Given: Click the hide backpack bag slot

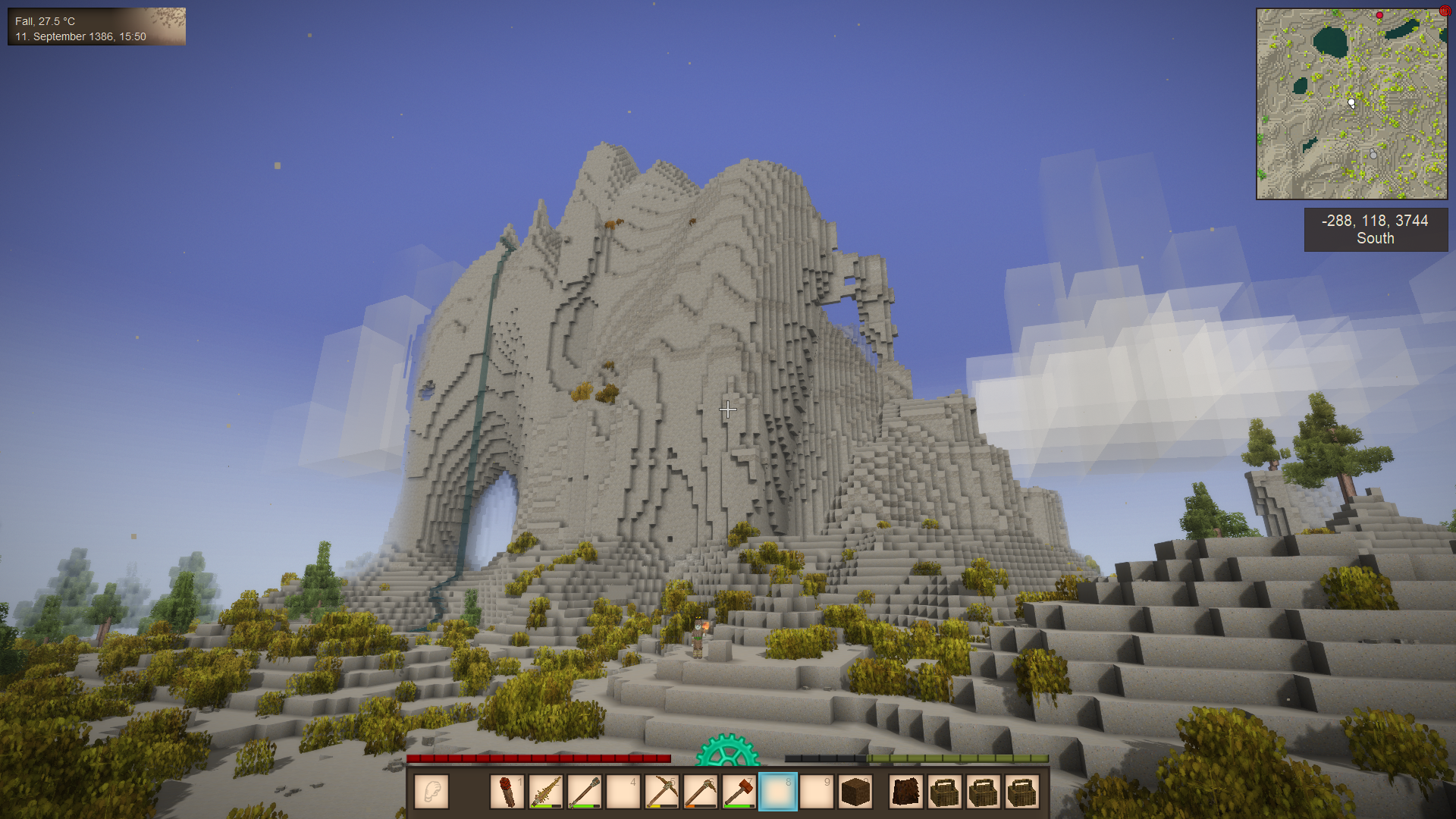Looking at the screenshot, I should pyautogui.click(x=906, y=792).
